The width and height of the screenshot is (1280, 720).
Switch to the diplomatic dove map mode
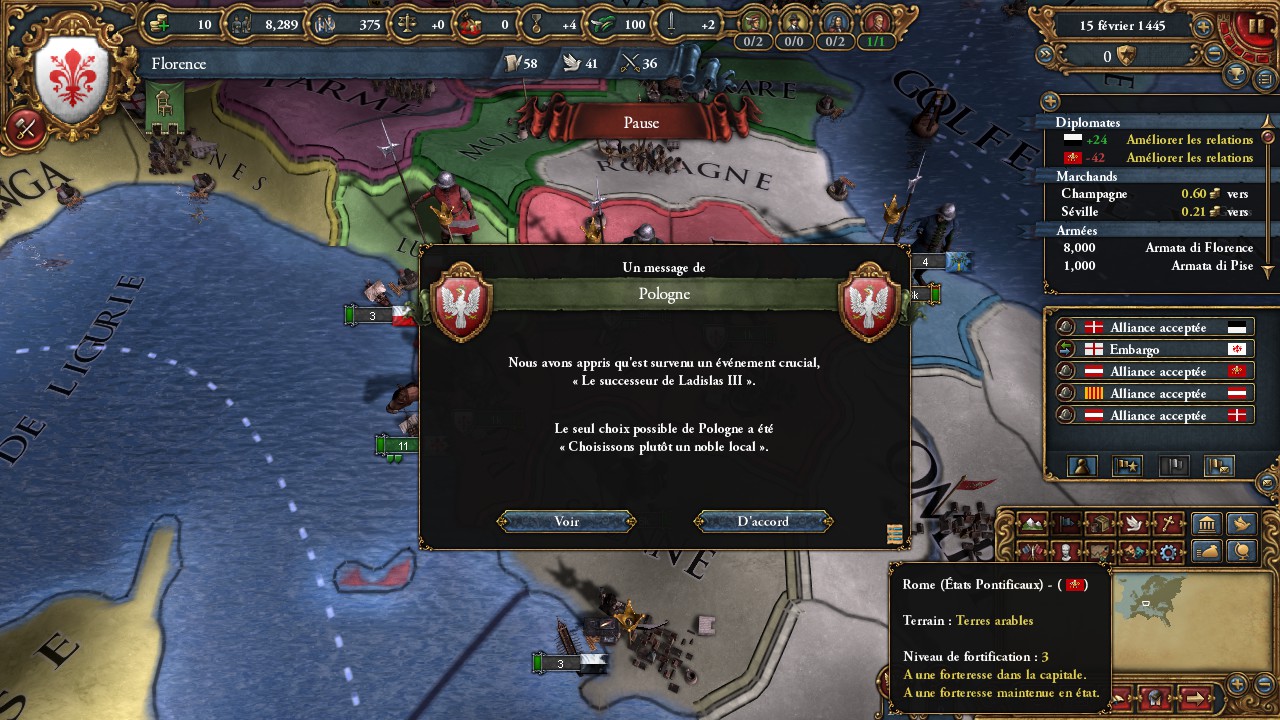click(1133, 524)
